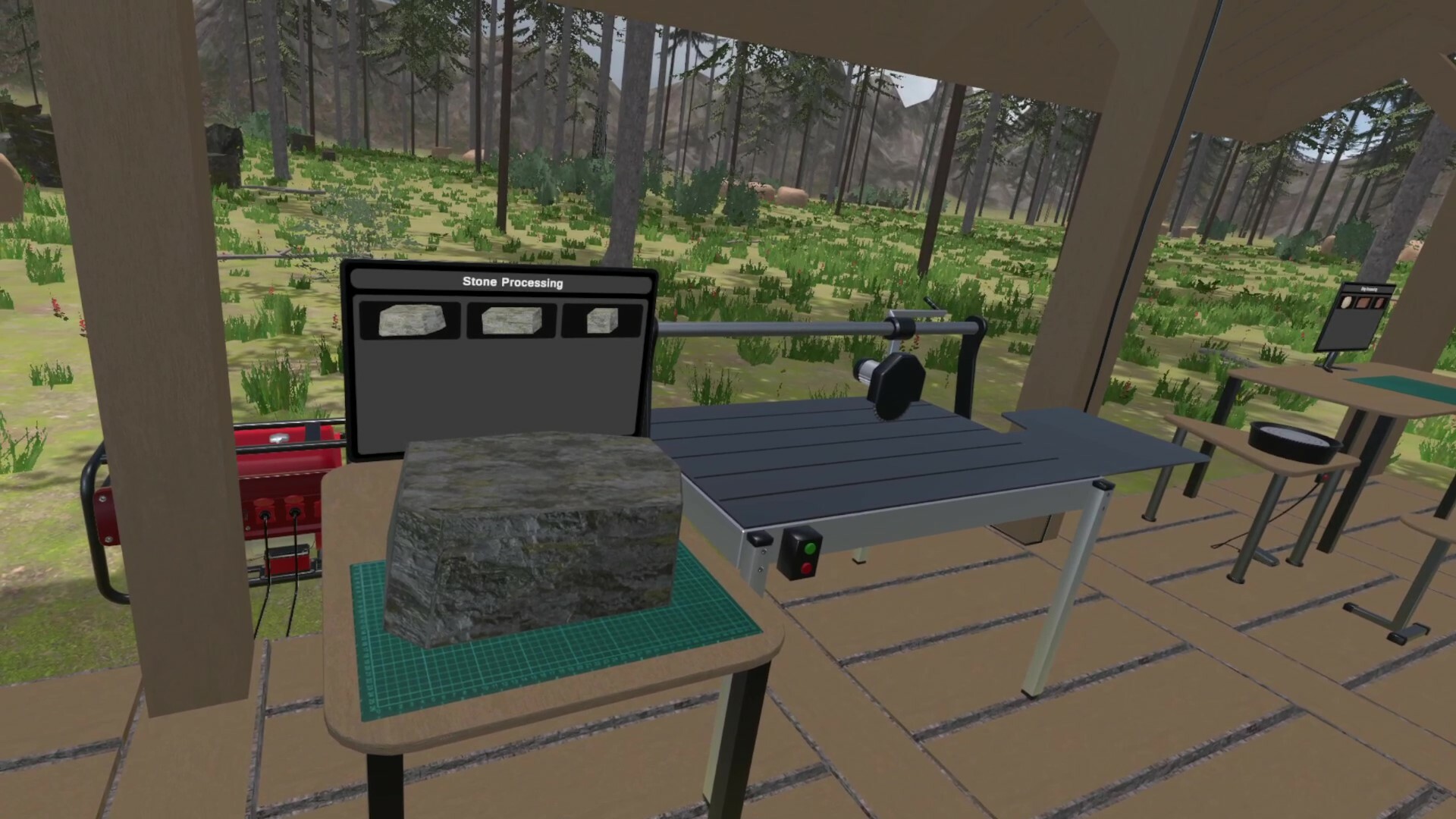
Task: Open the right-side processing screen
Action: [1361, 318]
